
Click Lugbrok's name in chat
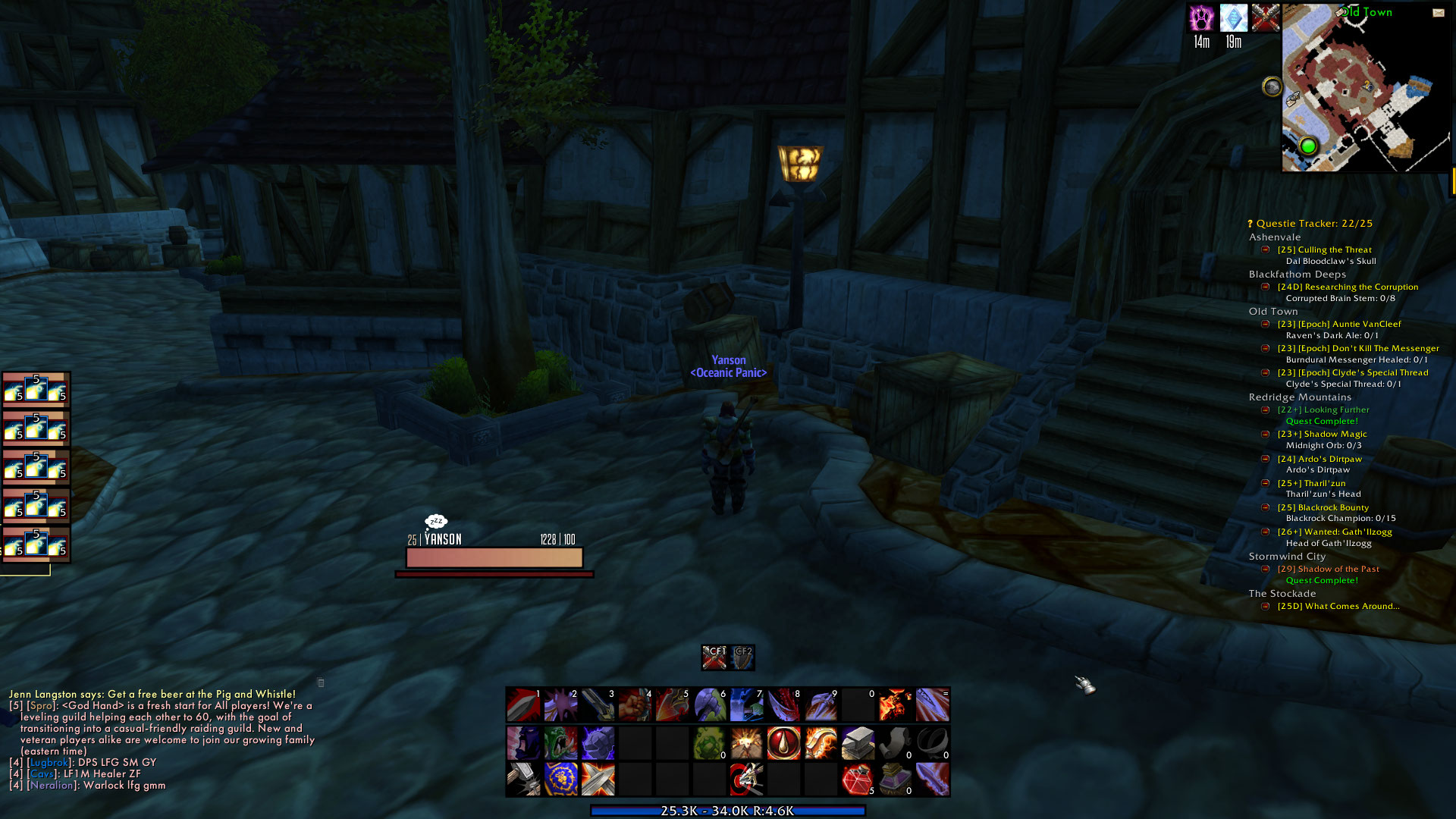pos(50,762)
